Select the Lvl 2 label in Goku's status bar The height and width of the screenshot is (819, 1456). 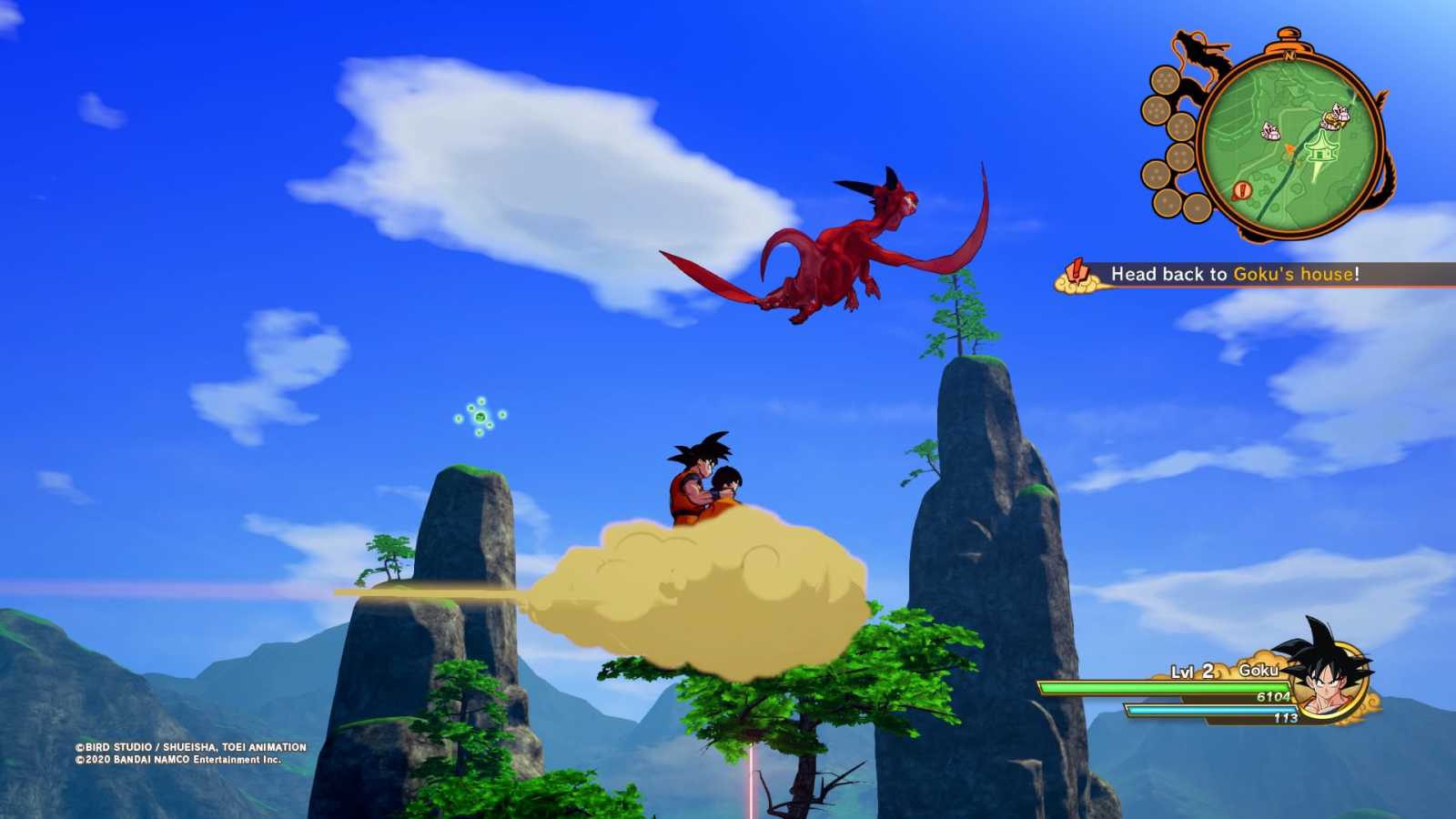pyautogui.click(x=1192, y=671)
